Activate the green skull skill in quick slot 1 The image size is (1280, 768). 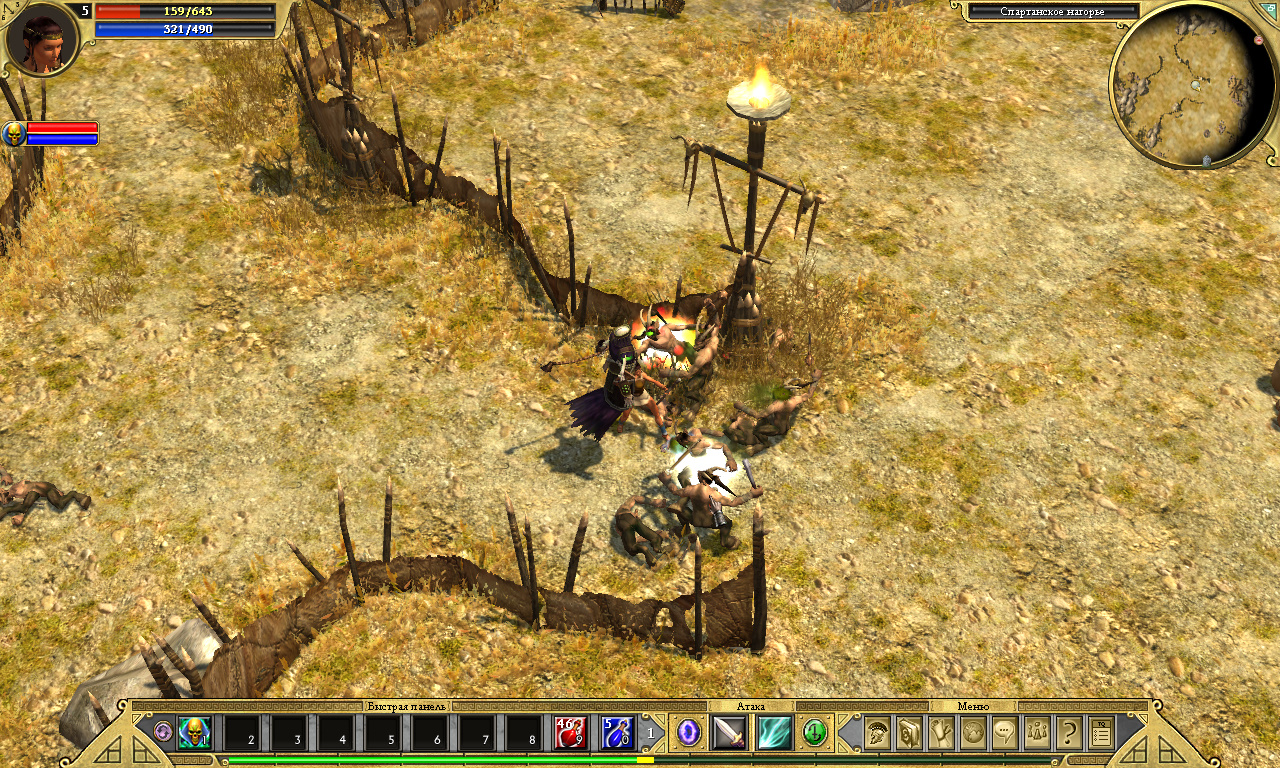tap(194, 734)
